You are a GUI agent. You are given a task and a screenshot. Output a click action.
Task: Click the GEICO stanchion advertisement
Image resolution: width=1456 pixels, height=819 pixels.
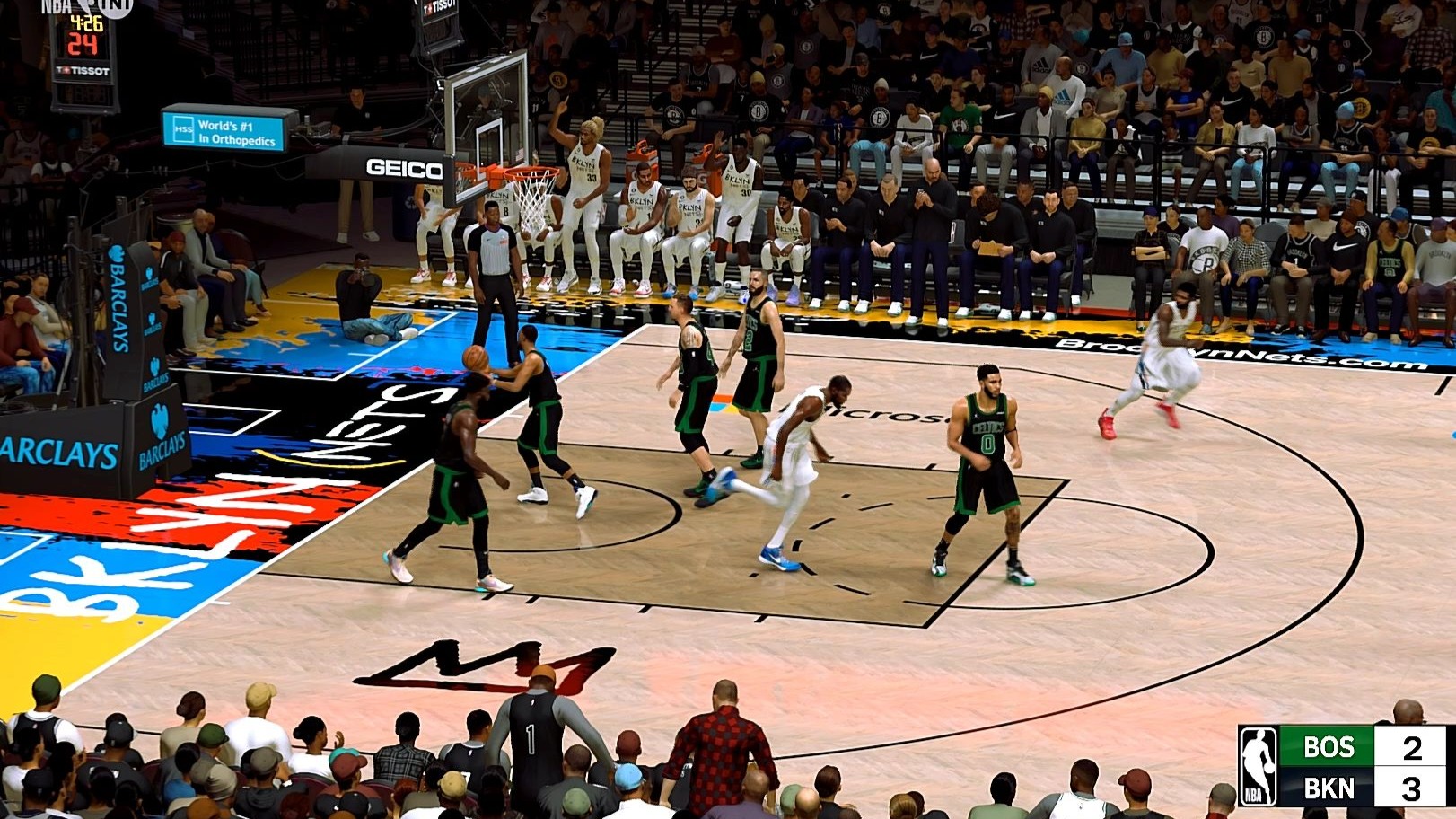click(402, 168)
